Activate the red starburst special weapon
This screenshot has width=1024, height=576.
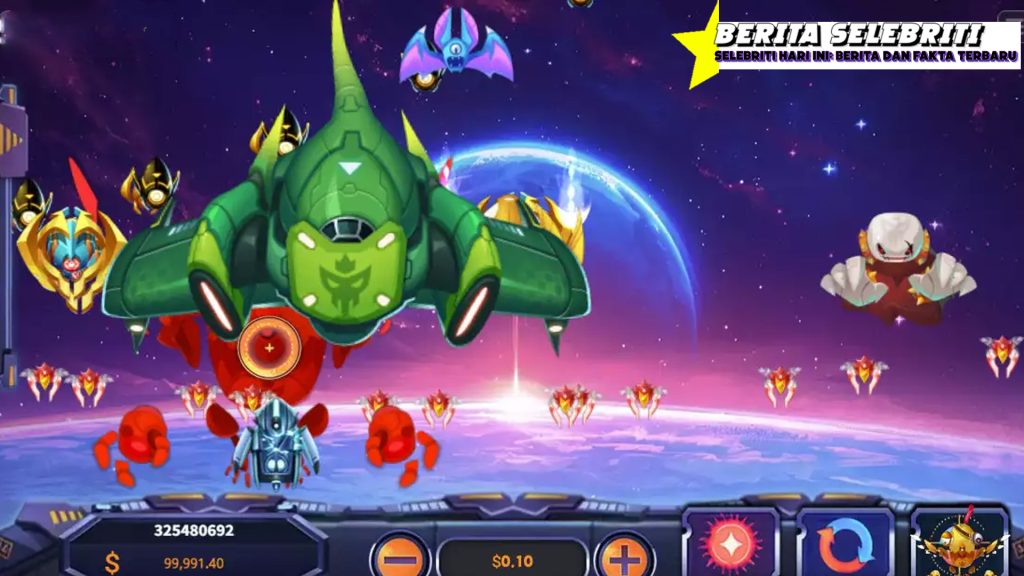[x=731, y=545]
